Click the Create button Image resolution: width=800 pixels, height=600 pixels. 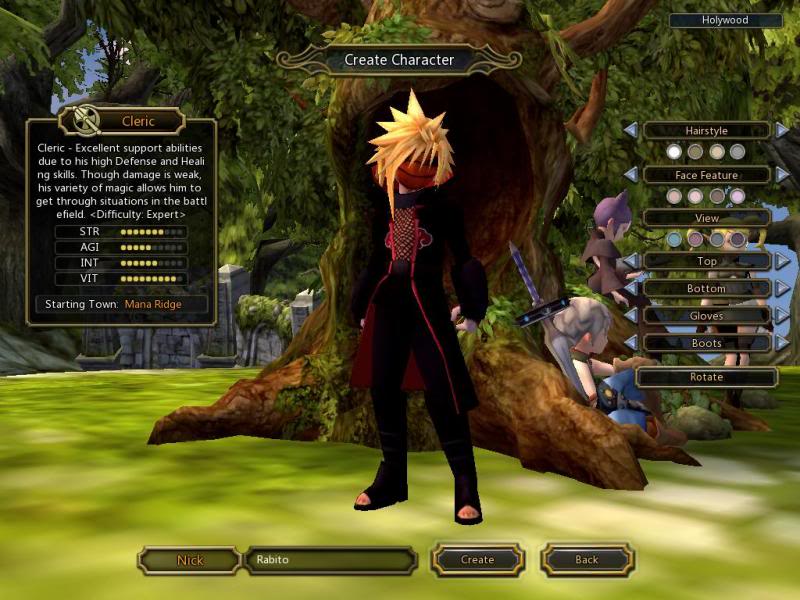point(477,560)
